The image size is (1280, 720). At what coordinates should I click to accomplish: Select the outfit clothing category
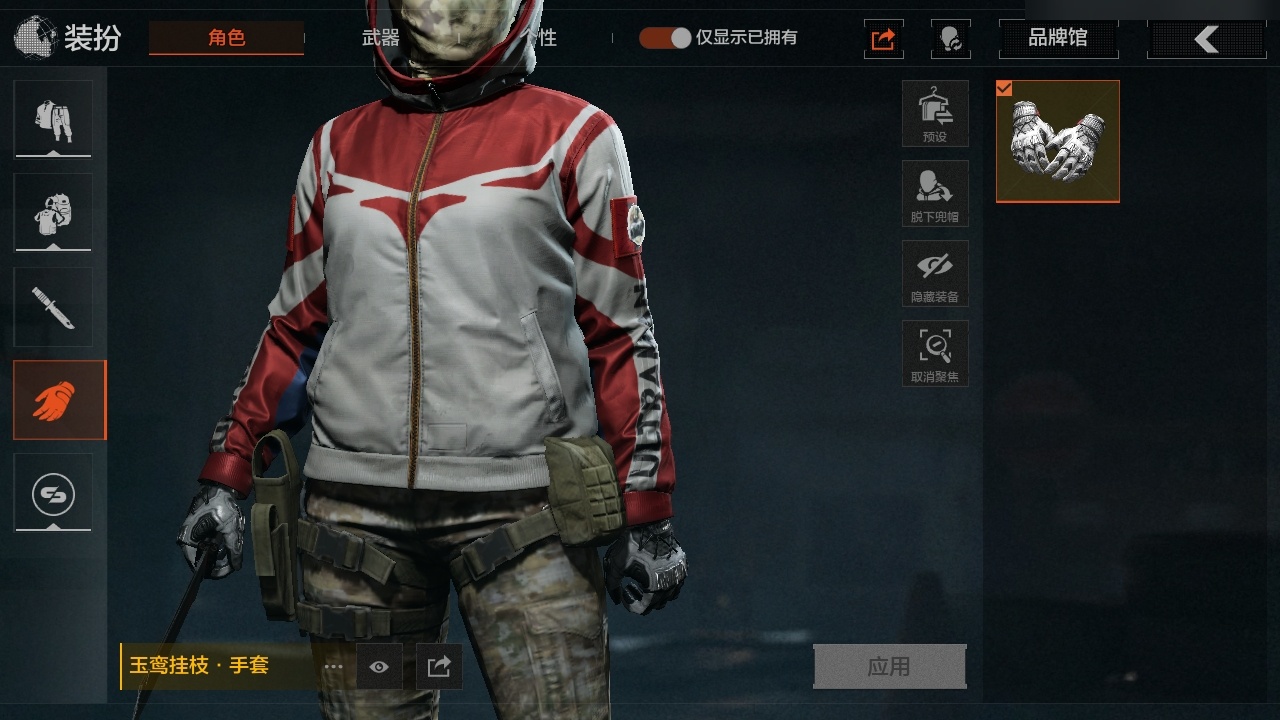53,118
